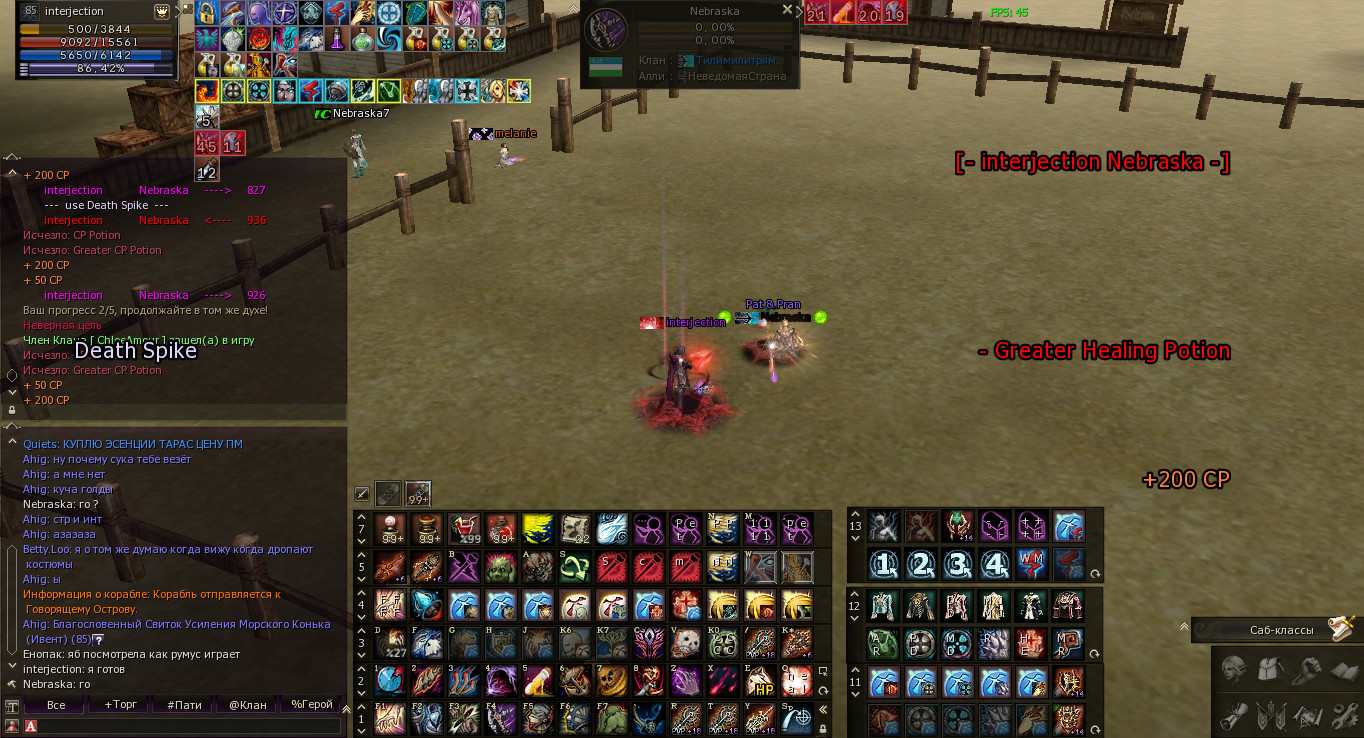This screenshot has height=738, width=1364.
Task: Switch to the +Торг chat tab
Action: pyautogui.click(x=120, y=705)
